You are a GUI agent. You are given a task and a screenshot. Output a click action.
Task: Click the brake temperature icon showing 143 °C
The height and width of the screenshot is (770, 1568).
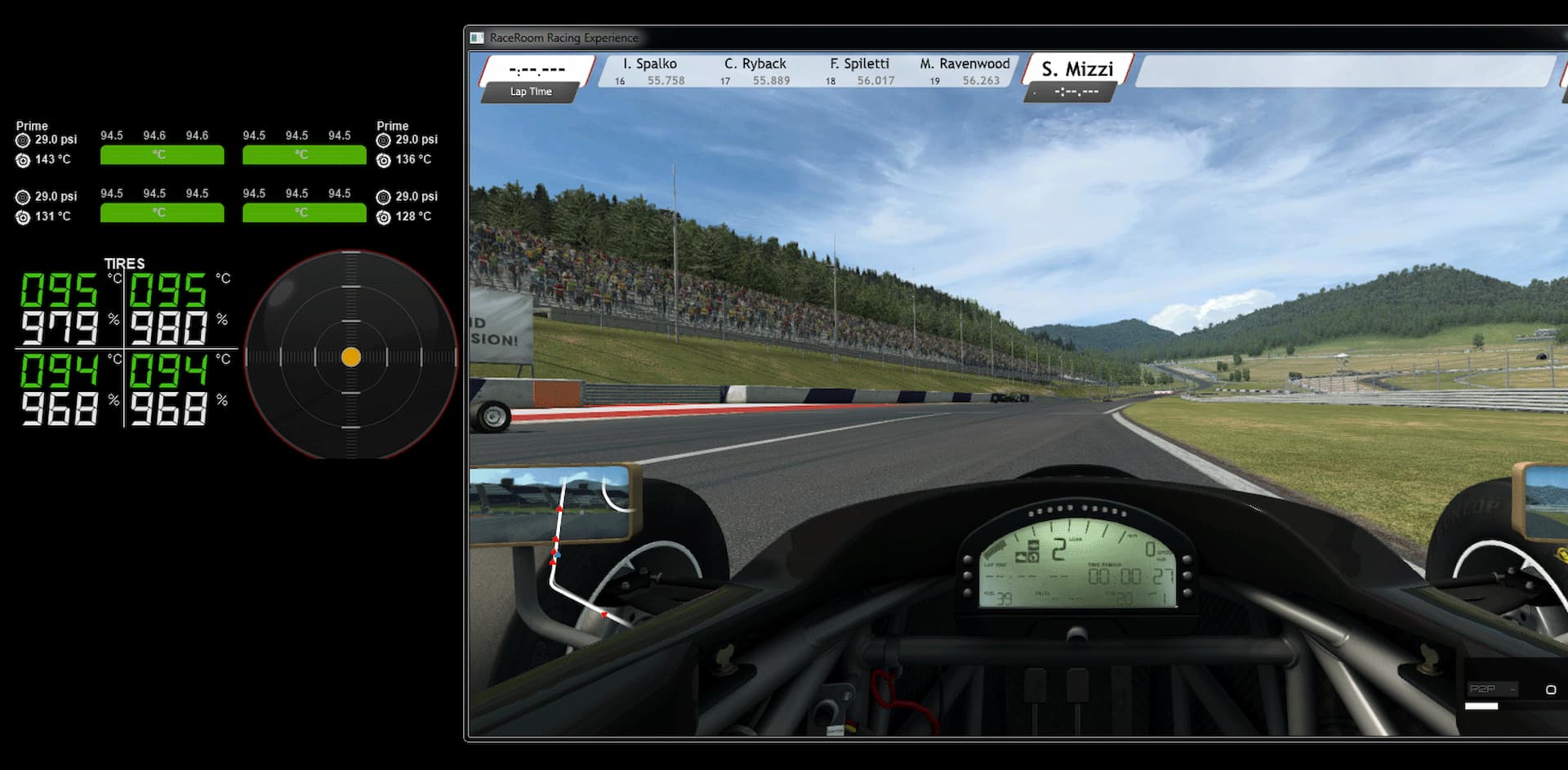(22, 159)
